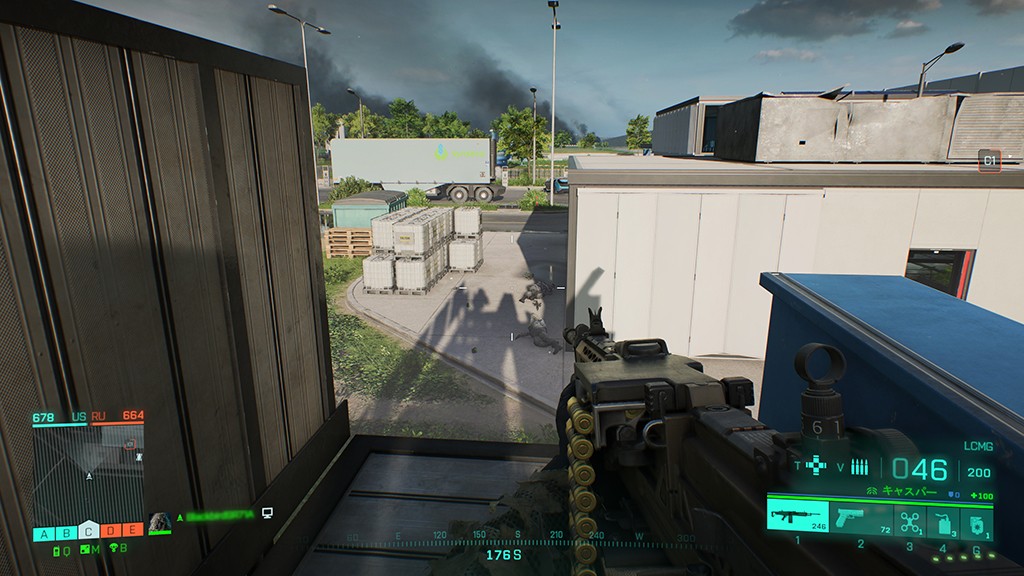Click the neutral capture point C indicator

(x=88, y=531)
